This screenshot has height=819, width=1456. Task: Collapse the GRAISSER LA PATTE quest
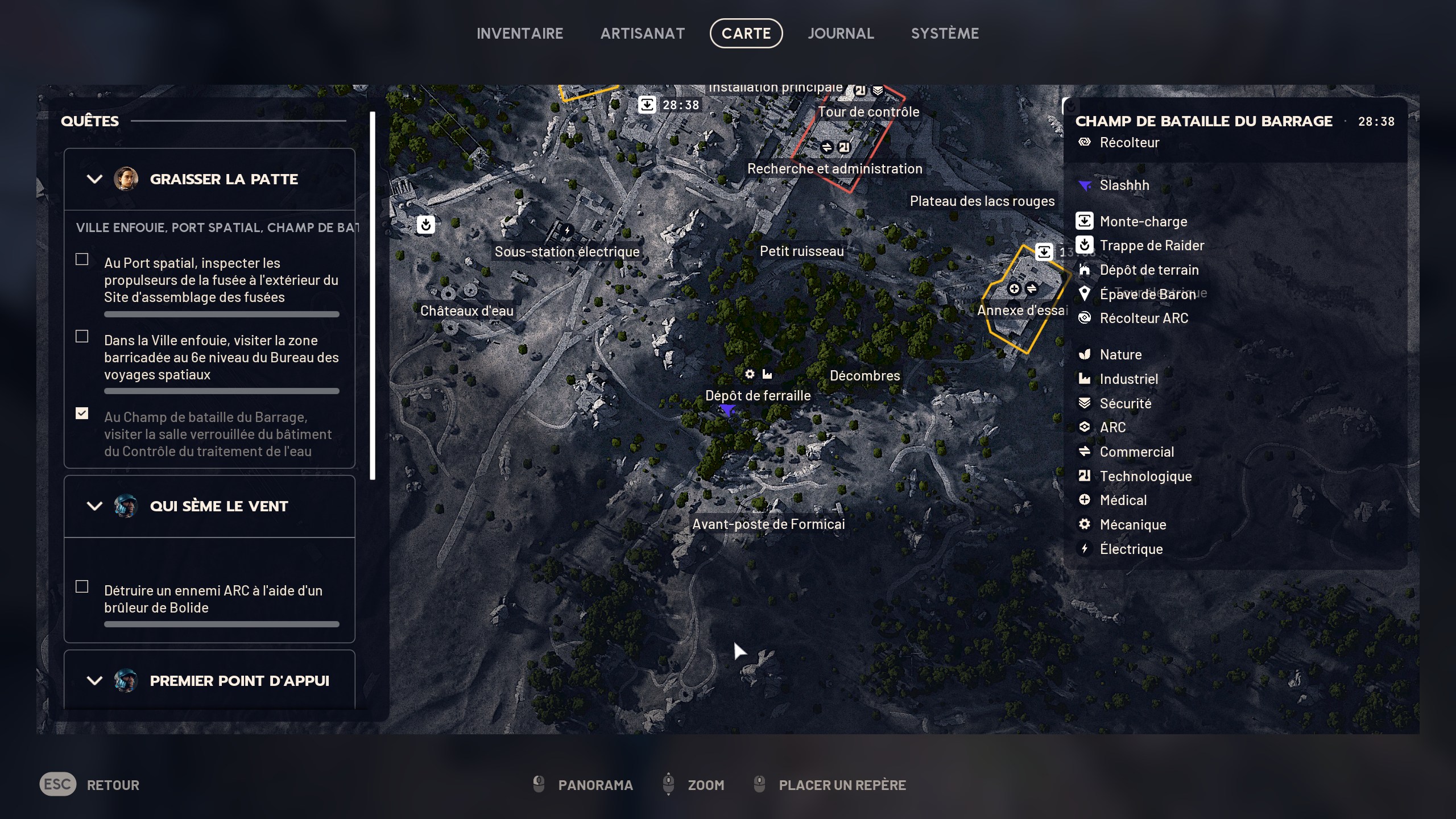(94, 179)
